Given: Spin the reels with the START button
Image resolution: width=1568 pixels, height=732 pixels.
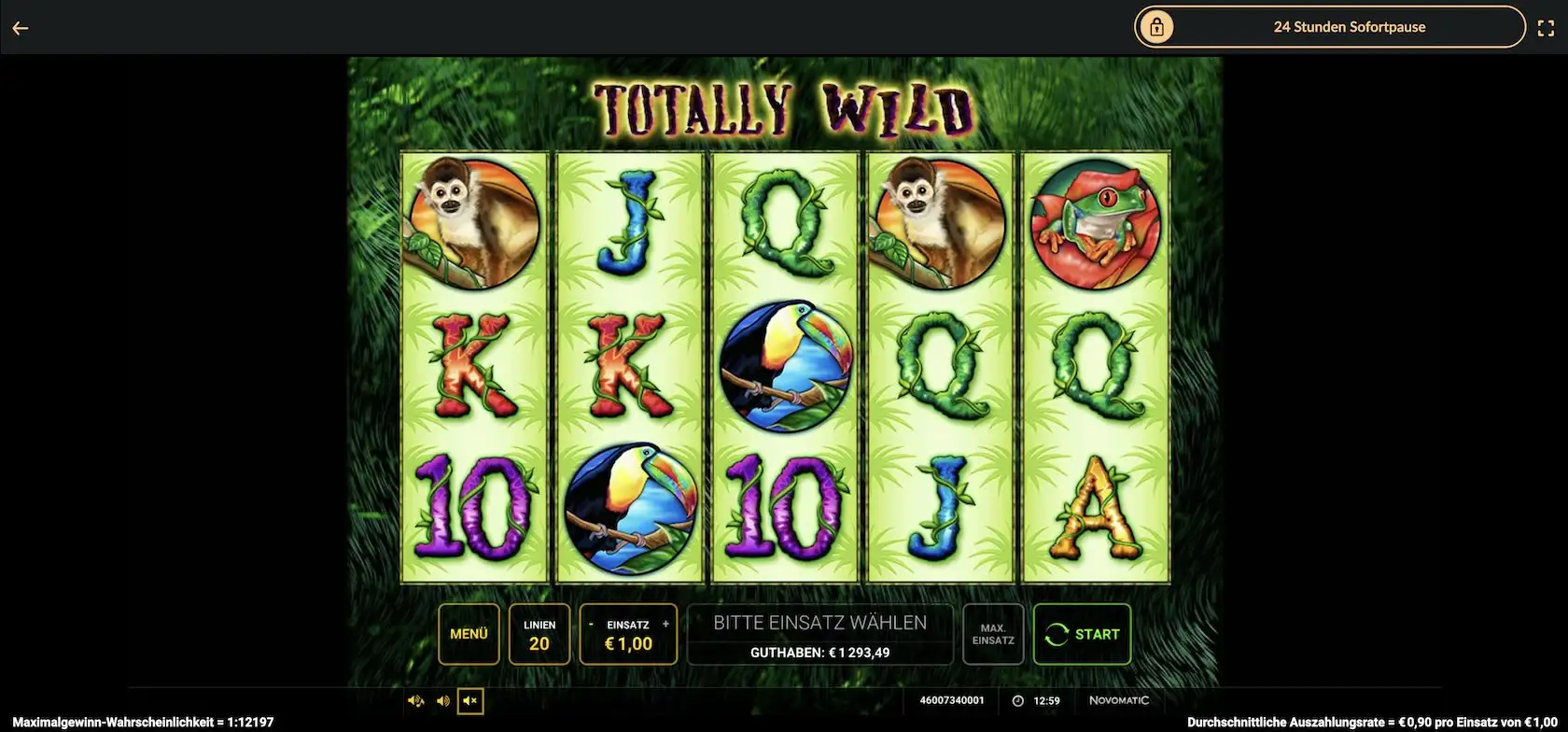Looking at the screenshot, I should pos(1082,634).
